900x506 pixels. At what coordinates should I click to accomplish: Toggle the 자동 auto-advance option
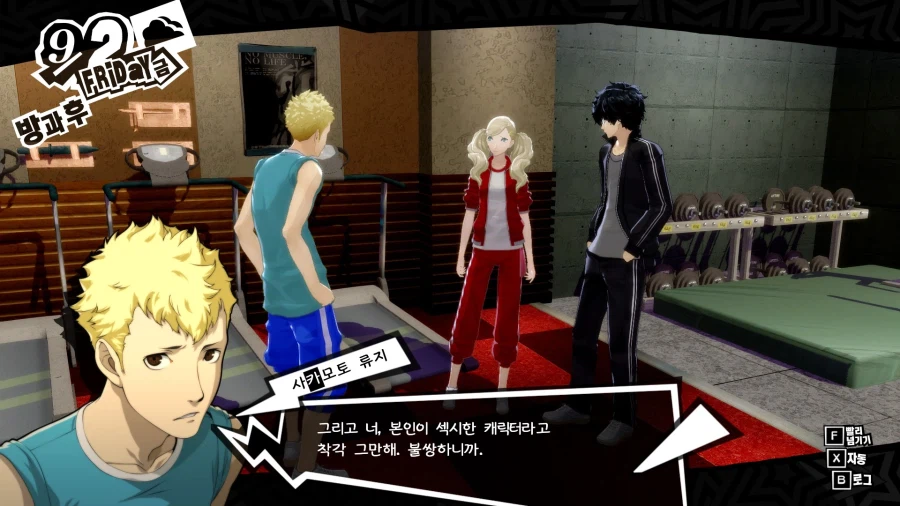[848, 459]
